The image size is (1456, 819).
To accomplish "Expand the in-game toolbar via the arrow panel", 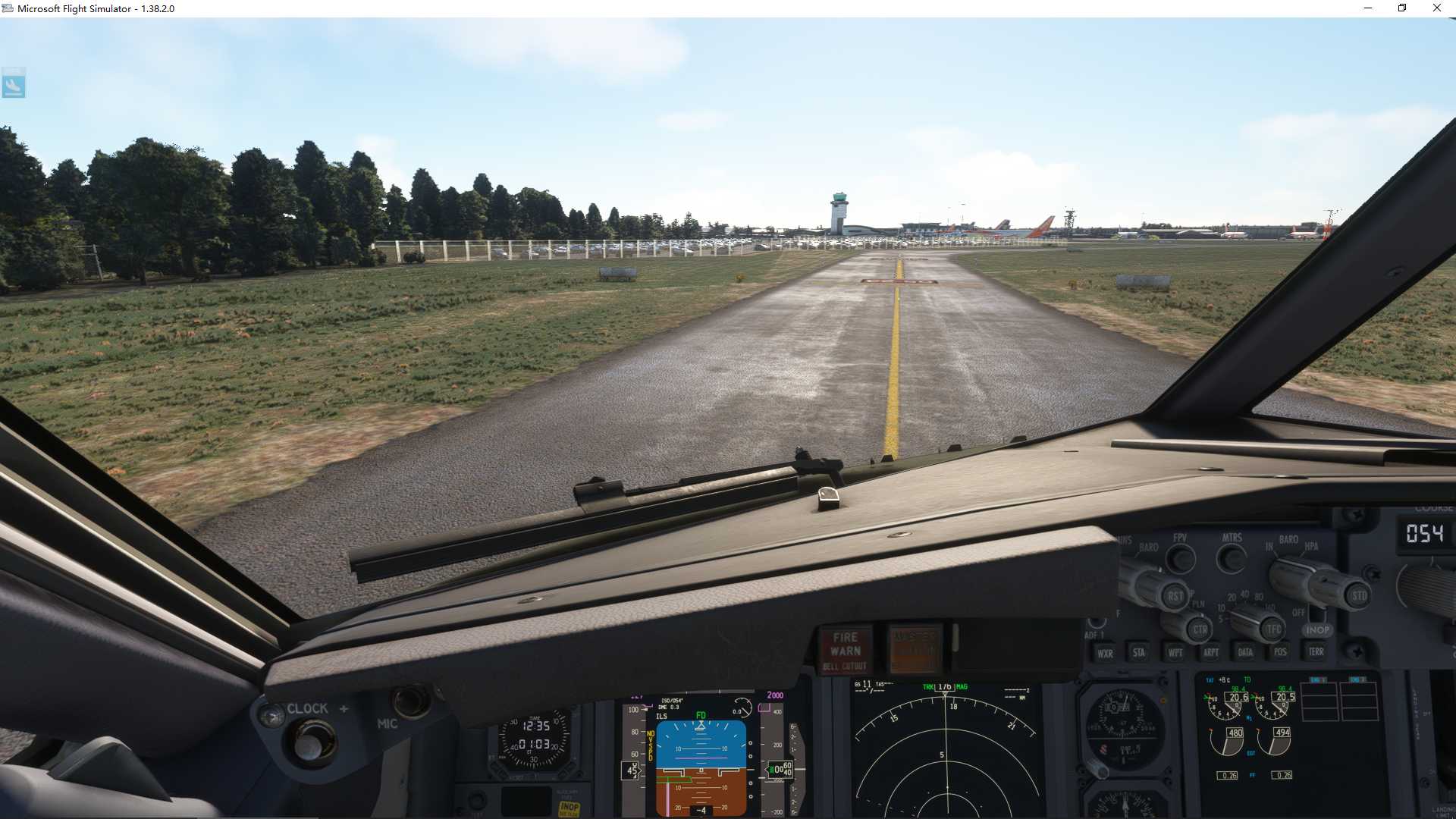I will click(14, 83).
